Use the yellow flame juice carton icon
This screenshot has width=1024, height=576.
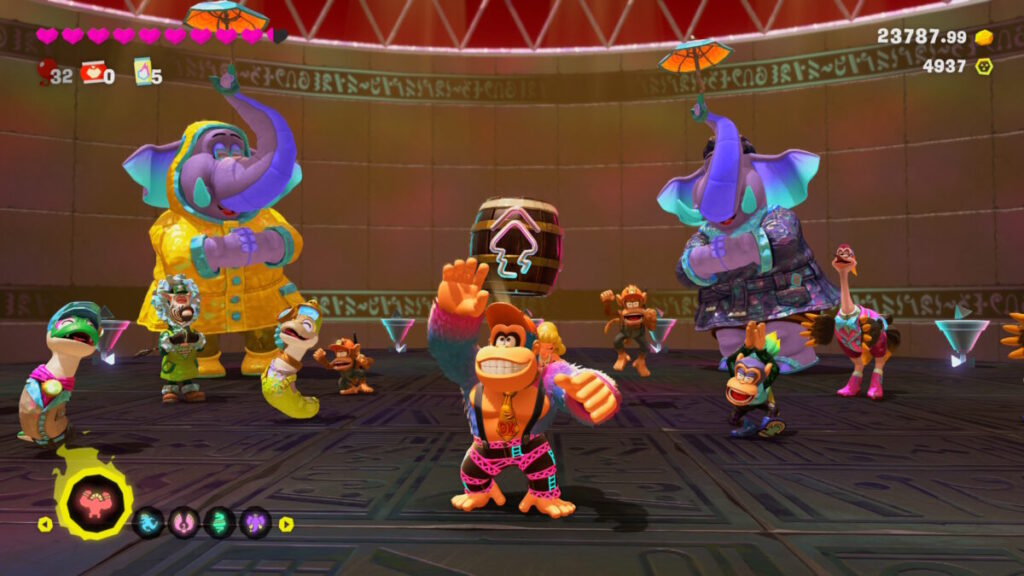142,71
